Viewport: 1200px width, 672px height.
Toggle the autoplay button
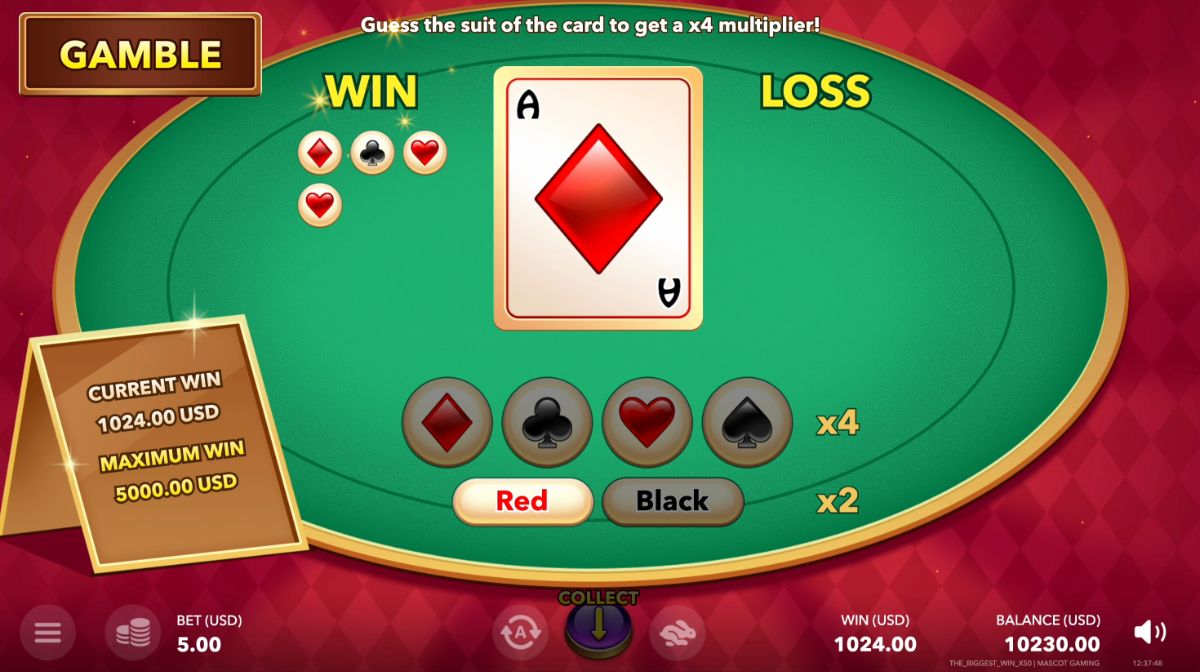[x=520, y=632]
